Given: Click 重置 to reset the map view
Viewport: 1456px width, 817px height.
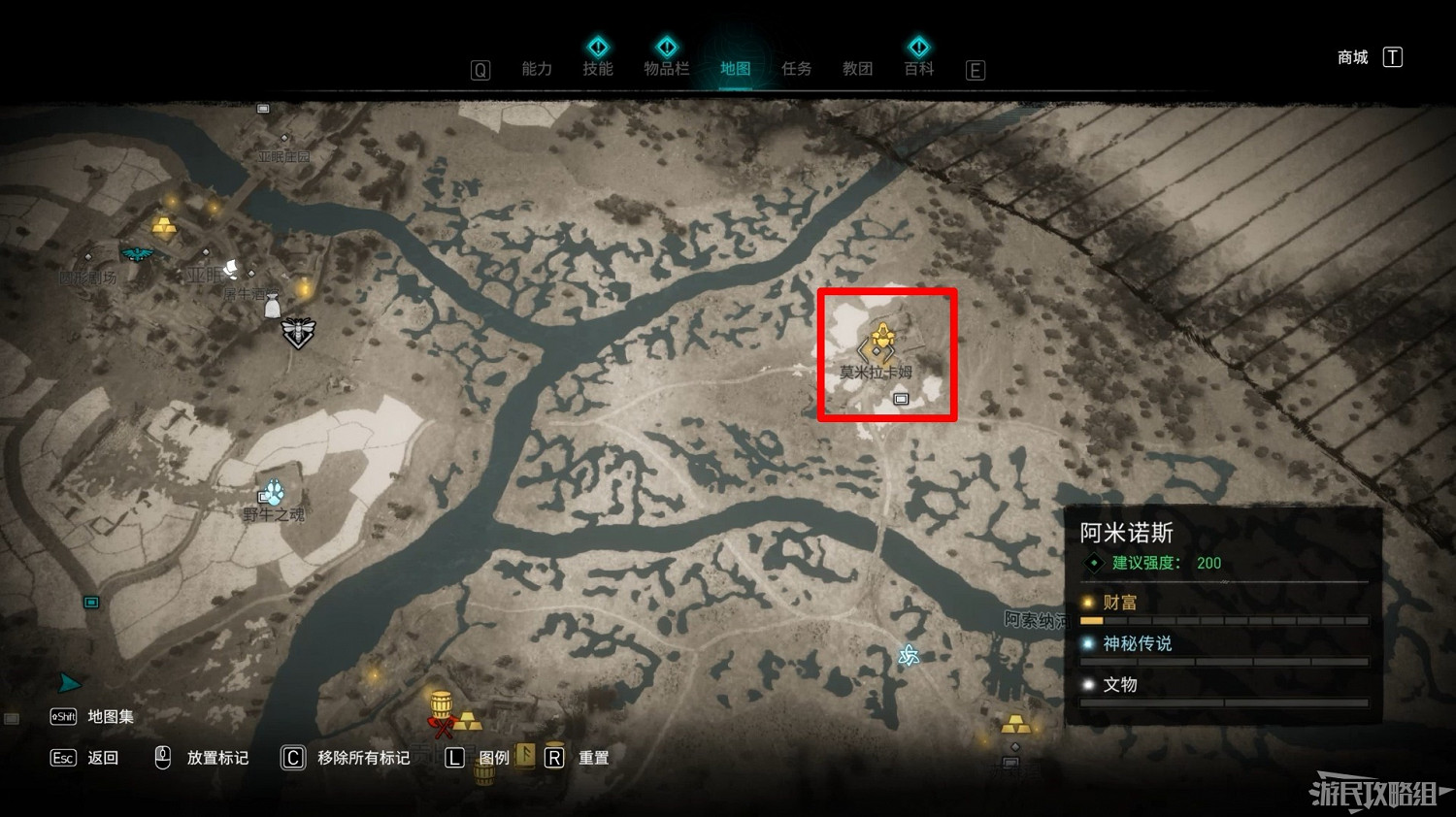Looking at the screenshot, I should (594, 758).
